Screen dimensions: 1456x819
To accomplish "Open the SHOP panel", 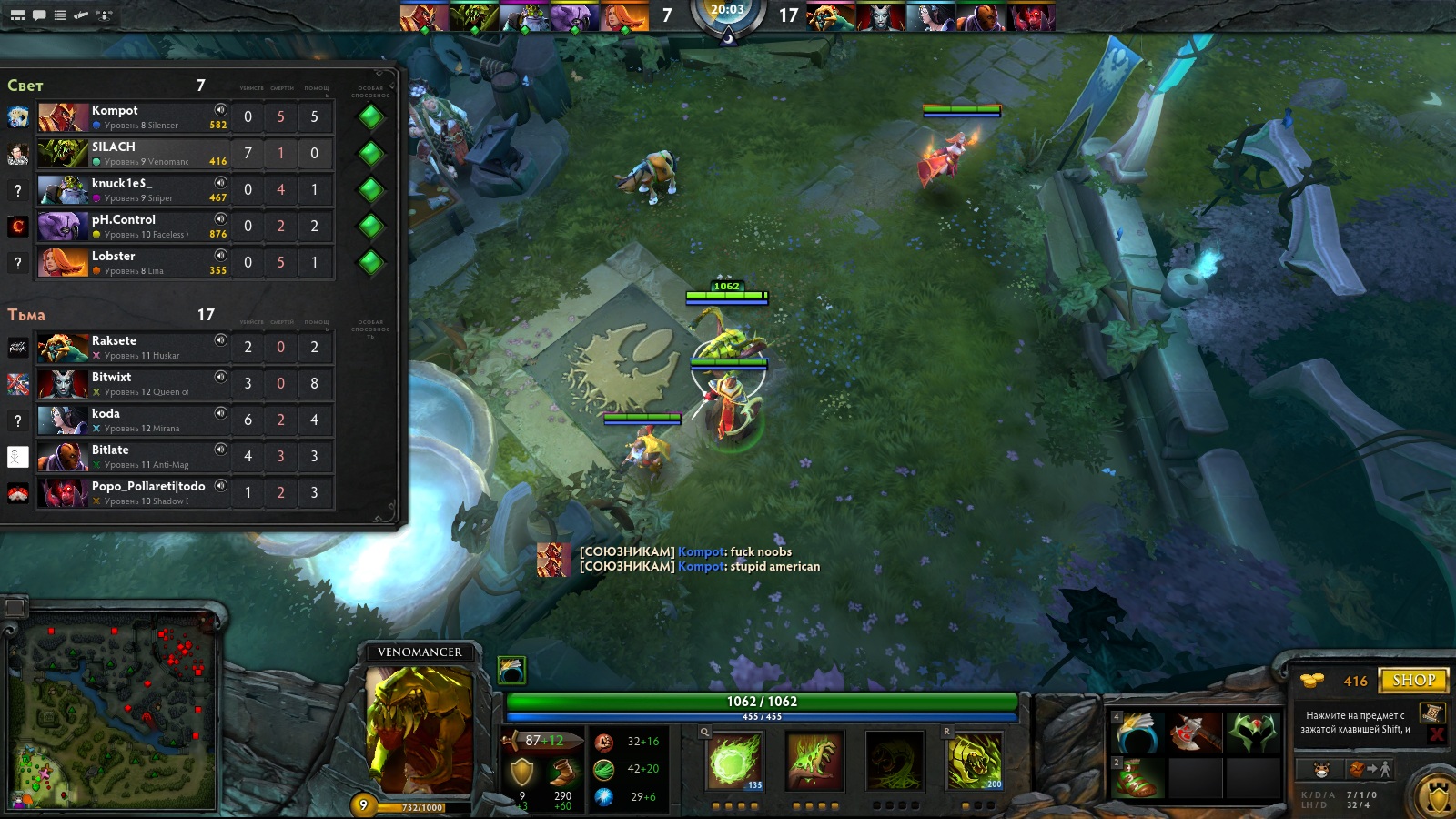I will 1412,680.
